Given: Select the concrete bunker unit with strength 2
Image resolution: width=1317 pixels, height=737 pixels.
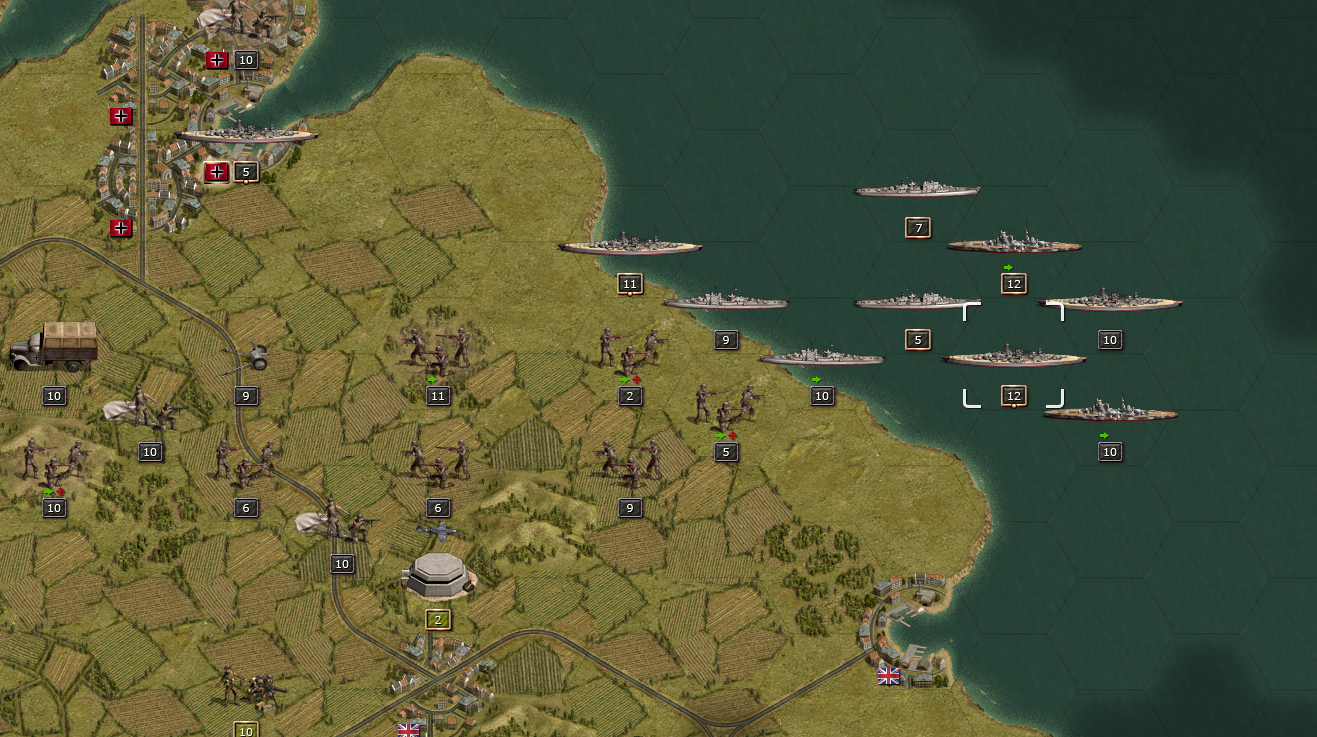Looking at the screenshot, I should (x=438, y=573).
